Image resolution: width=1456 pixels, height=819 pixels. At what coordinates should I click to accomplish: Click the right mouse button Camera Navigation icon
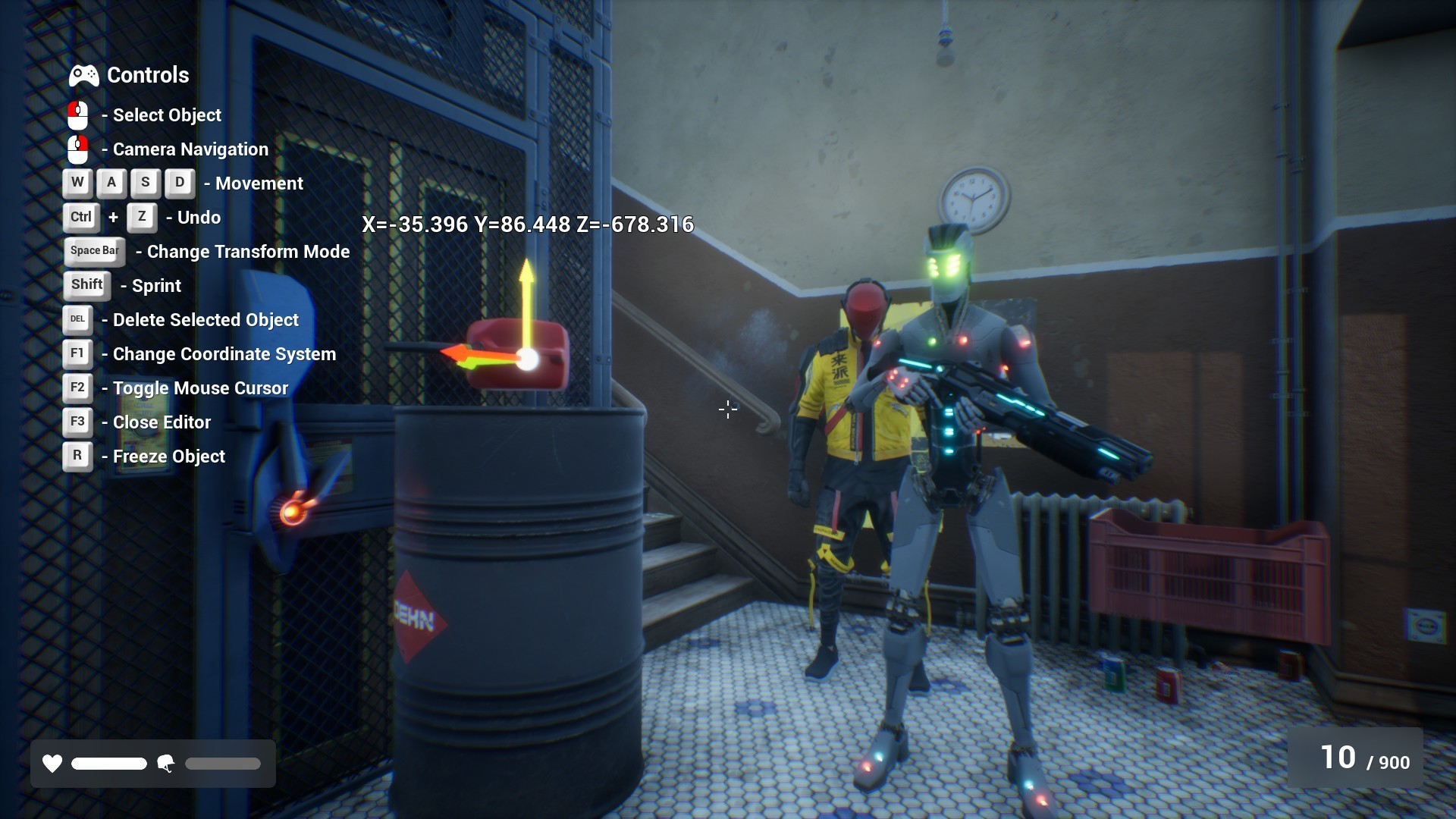77,149
